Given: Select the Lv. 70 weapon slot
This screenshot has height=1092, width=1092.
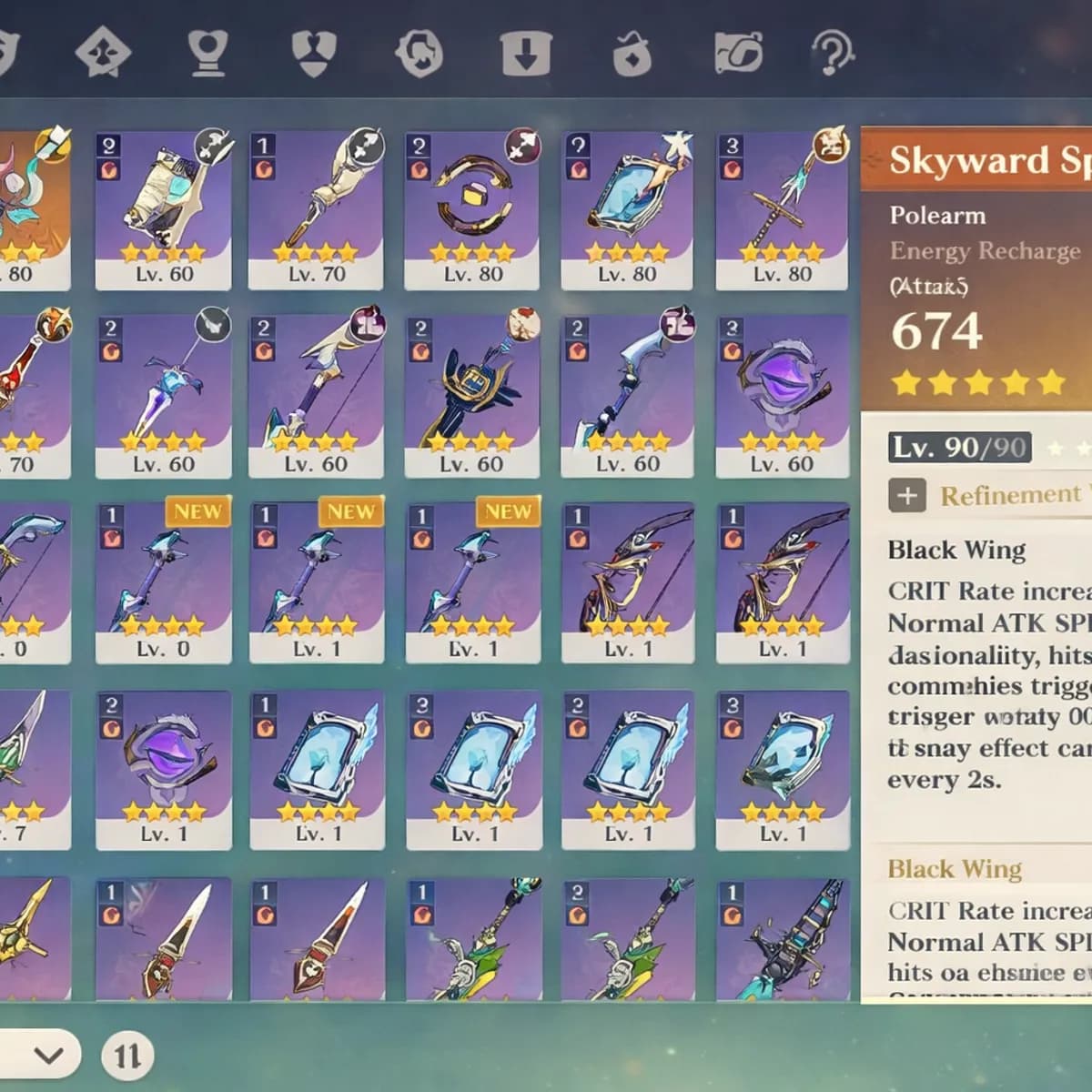Looking at the screenshot, I should [316, 210].
